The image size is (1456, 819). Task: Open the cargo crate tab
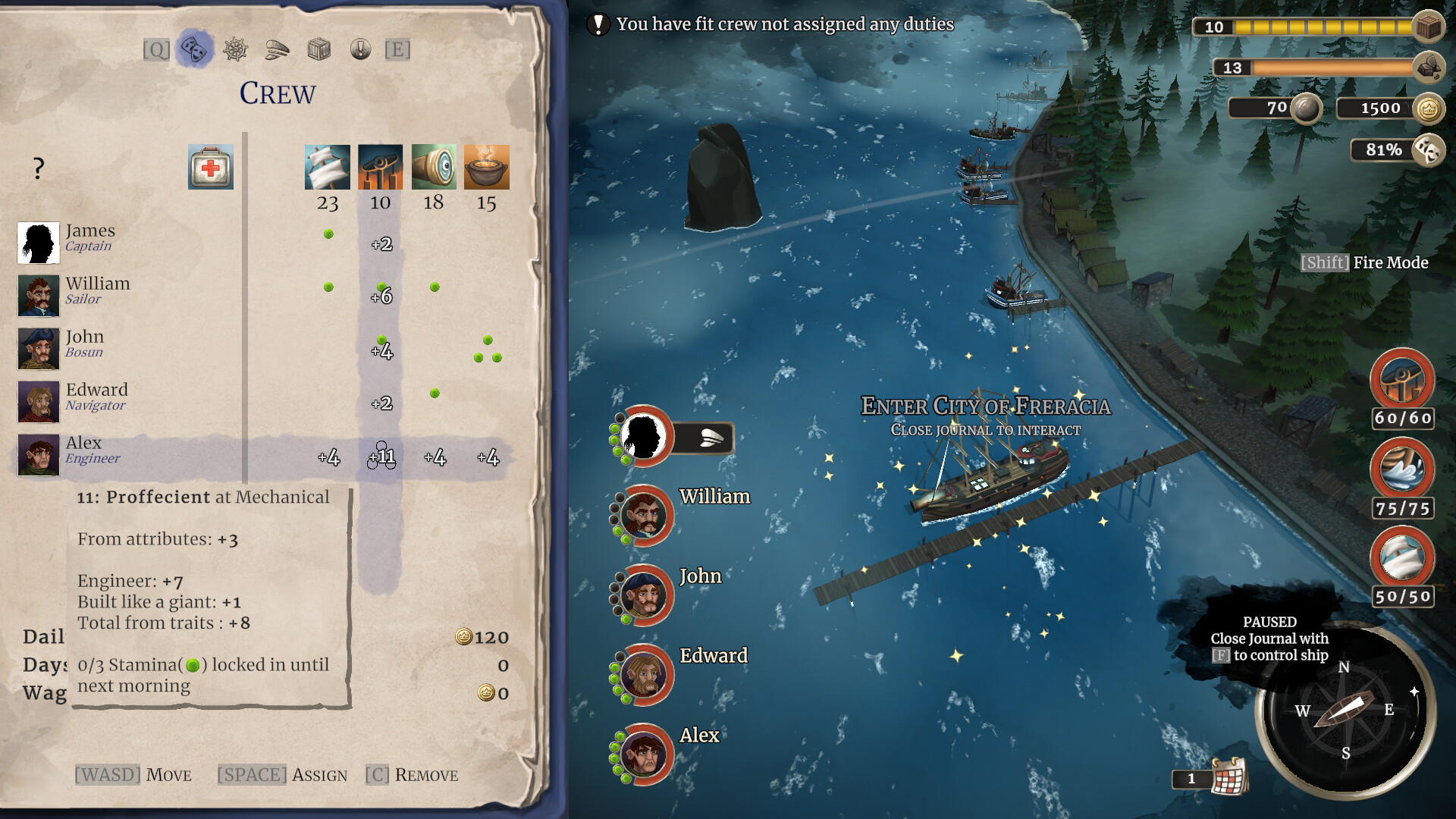pos(319,49)
